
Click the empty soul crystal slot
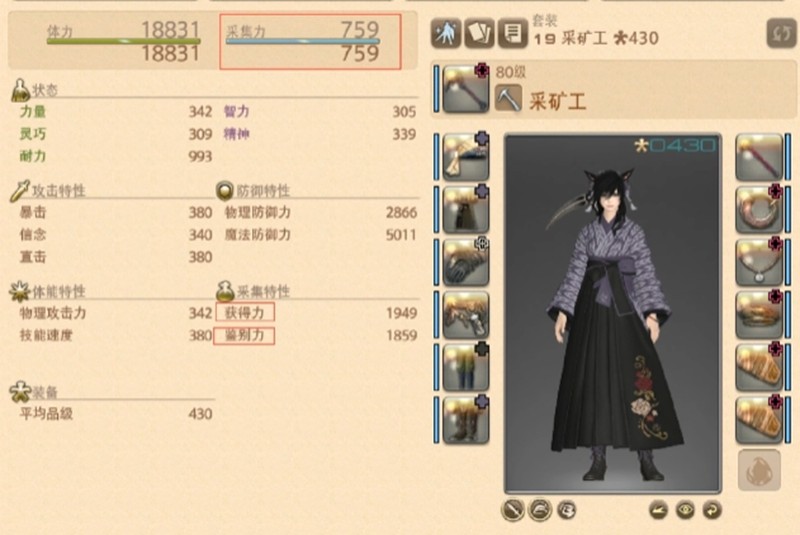(759, 470)
